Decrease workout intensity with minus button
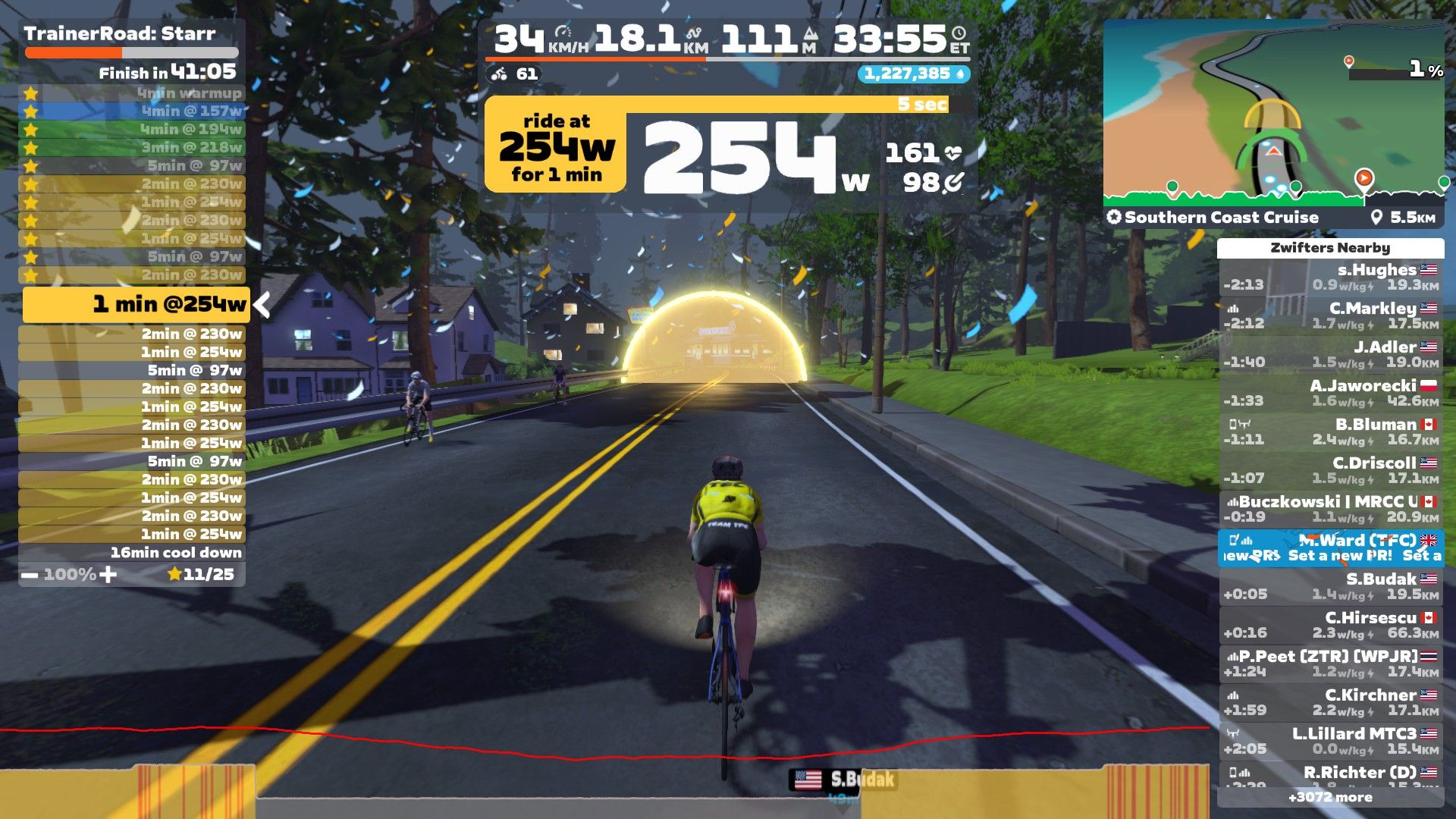1456x819 pixels. [x=30, y=575]
